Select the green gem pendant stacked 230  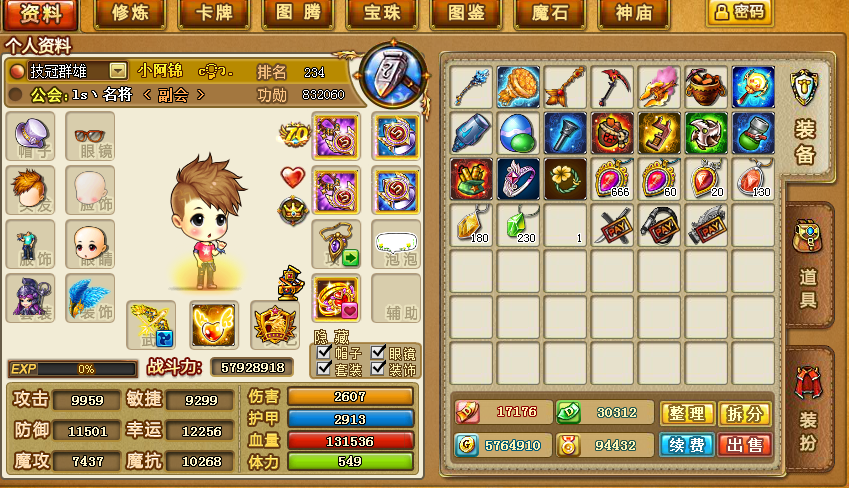(x=519, y=224)
